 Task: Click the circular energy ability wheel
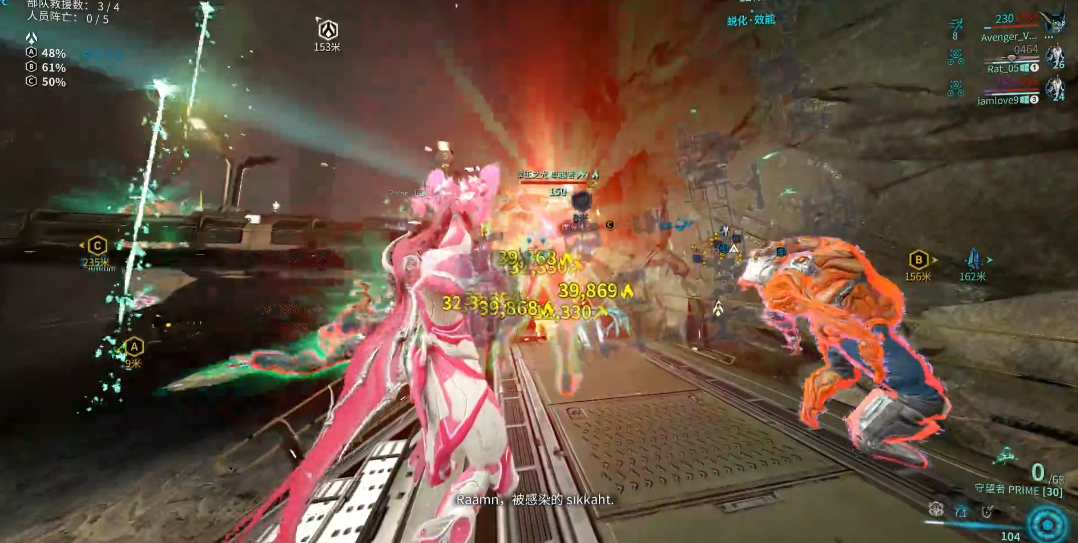1047,523
